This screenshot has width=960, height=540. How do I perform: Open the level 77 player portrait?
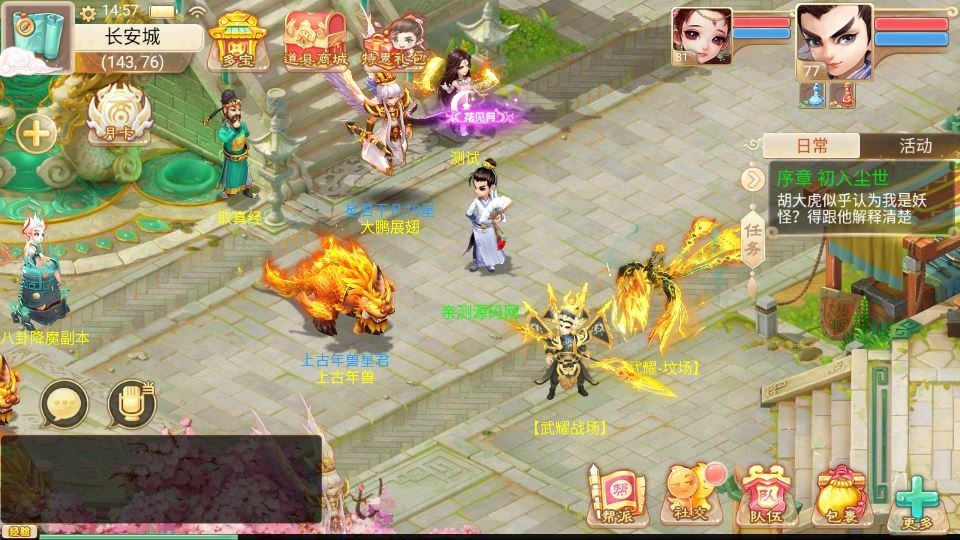[x=833, y=41]
